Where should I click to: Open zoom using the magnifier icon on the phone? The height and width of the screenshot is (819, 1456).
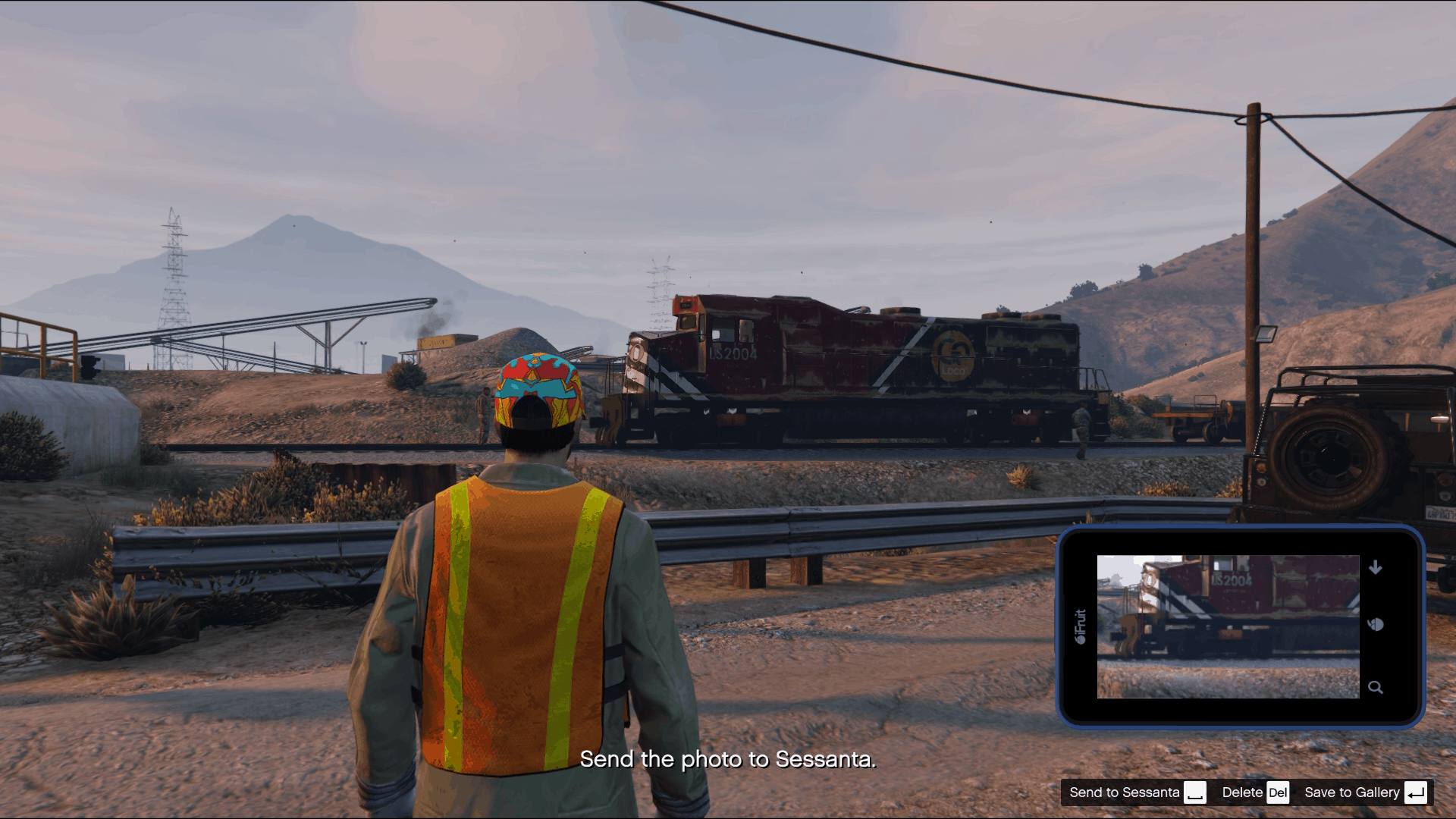(x=1376, y=687)
